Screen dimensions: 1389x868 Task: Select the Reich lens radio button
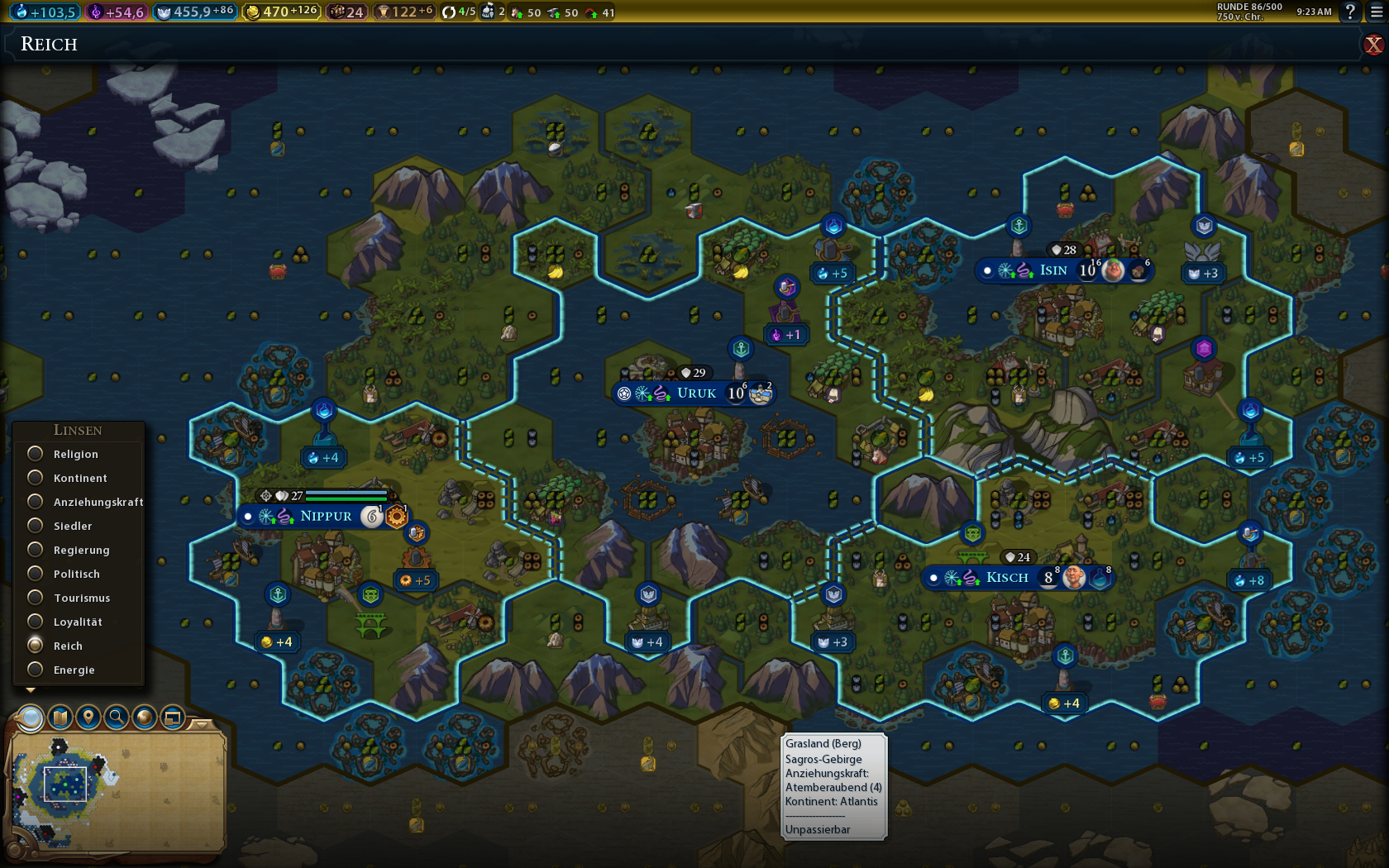pos(36,646)
